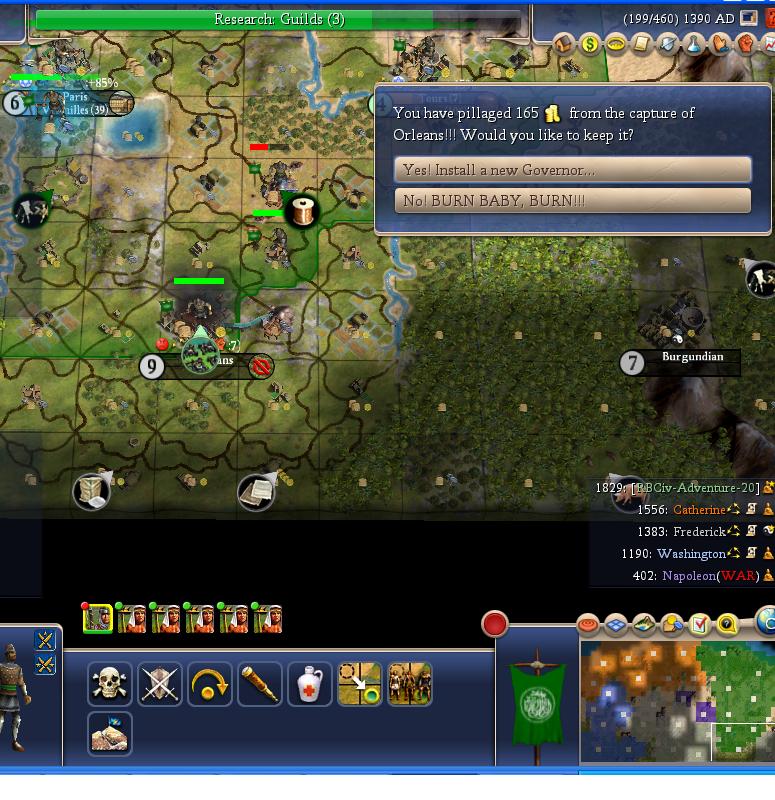Screen dimensions: 775x800
Task: Click the flag on rubble action icon
Action: pos(109,734)
